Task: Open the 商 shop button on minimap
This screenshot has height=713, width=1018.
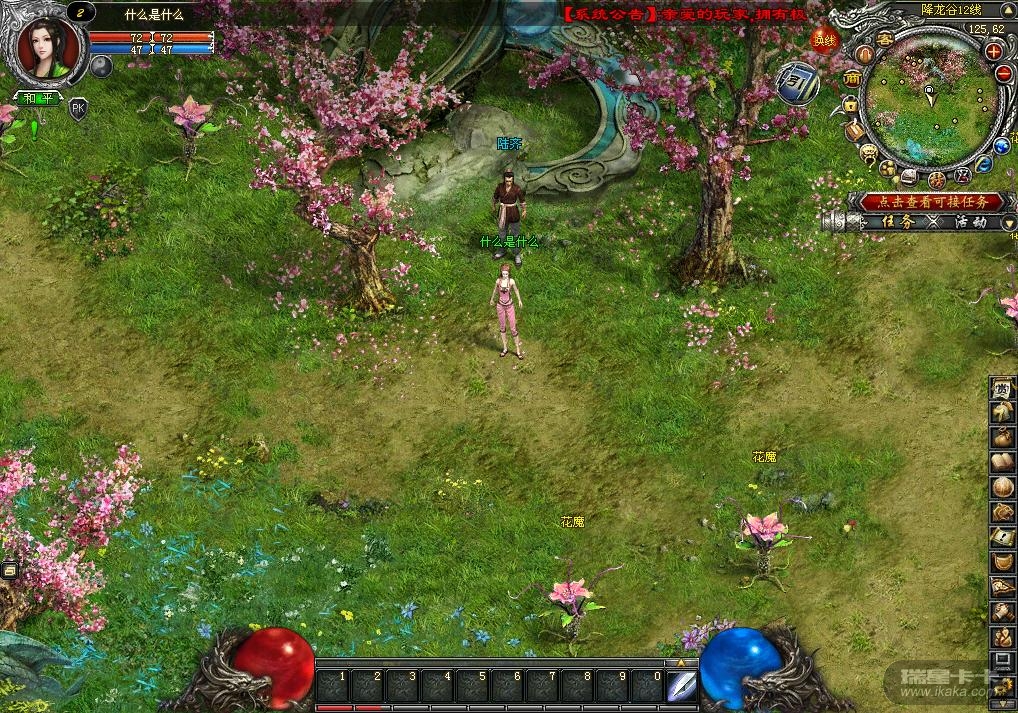Action: (853, 78)
